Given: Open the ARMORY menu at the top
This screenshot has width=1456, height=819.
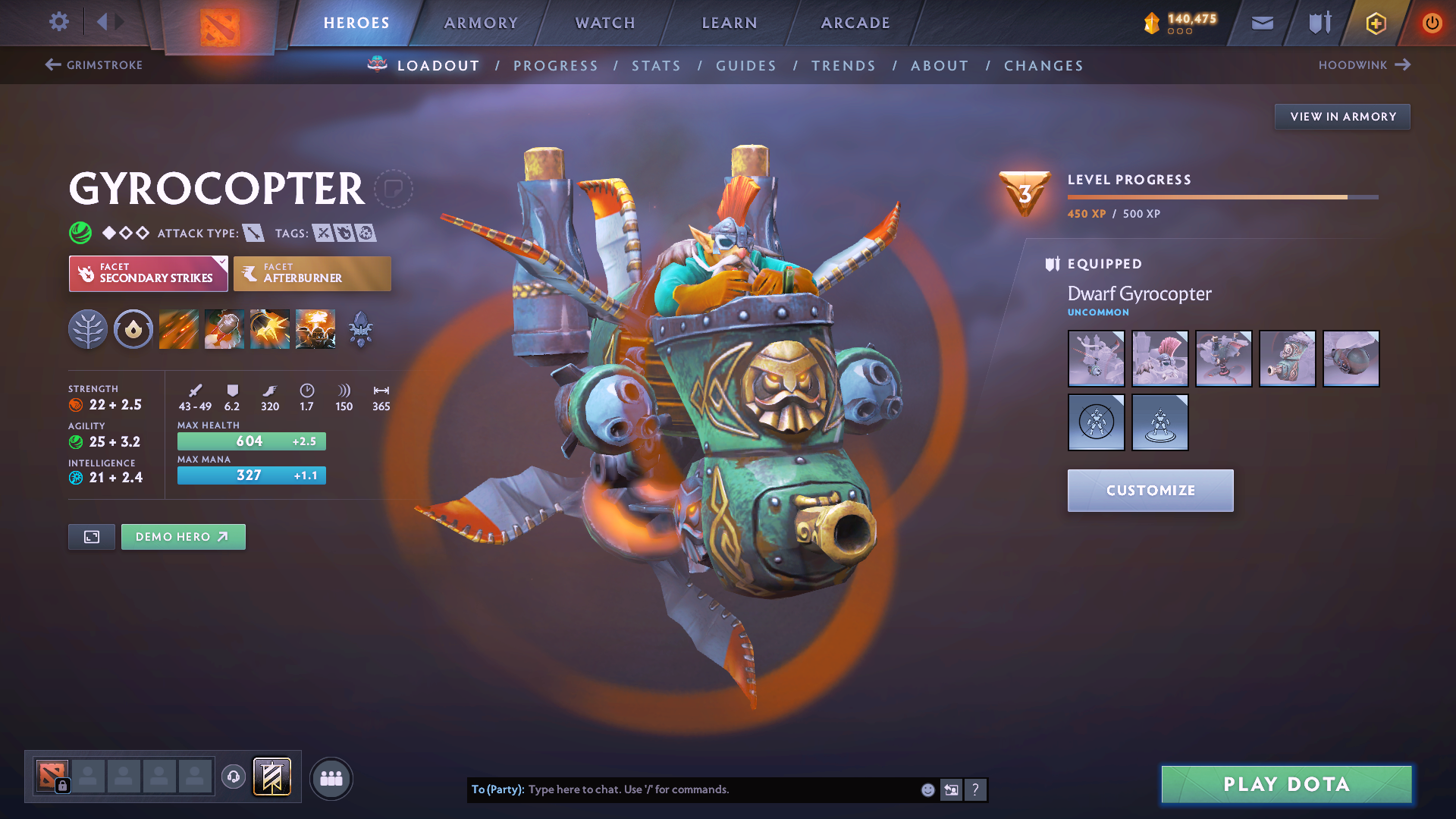Looking at the screenshot, I should (x=481, y=23).
